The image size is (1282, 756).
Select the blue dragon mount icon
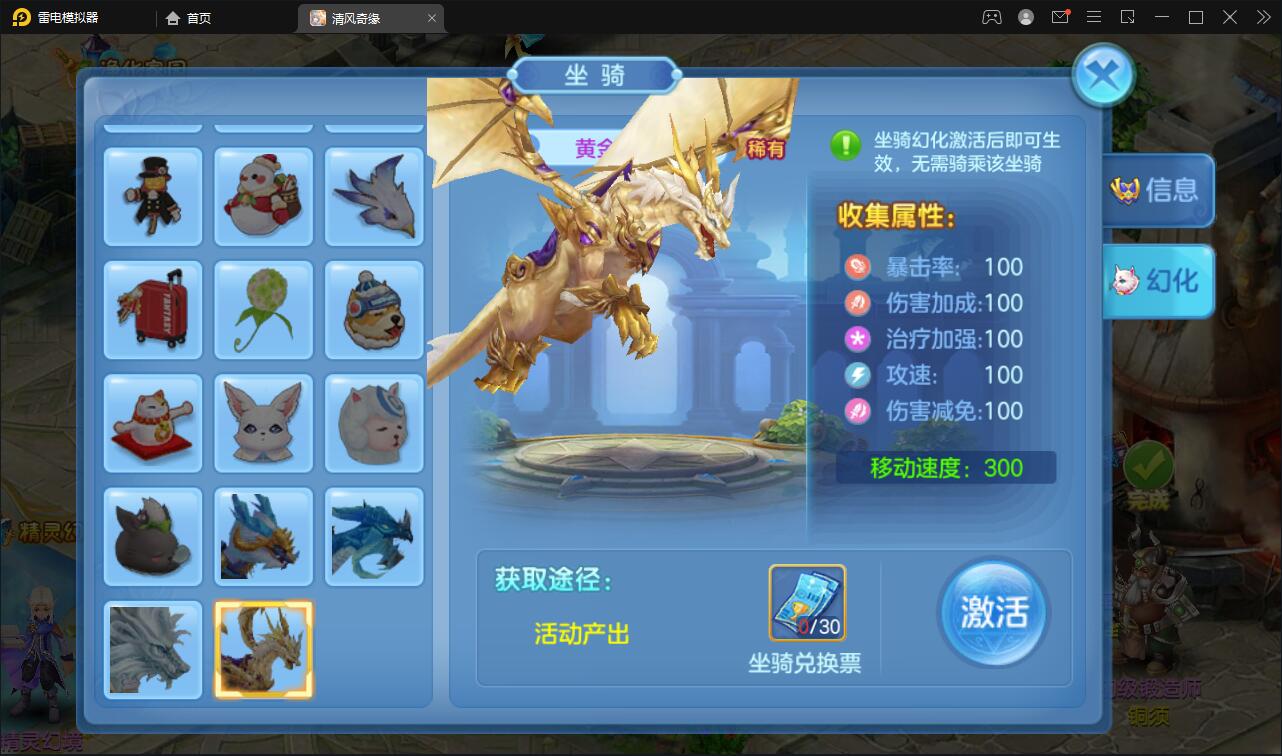pos(374,537)
